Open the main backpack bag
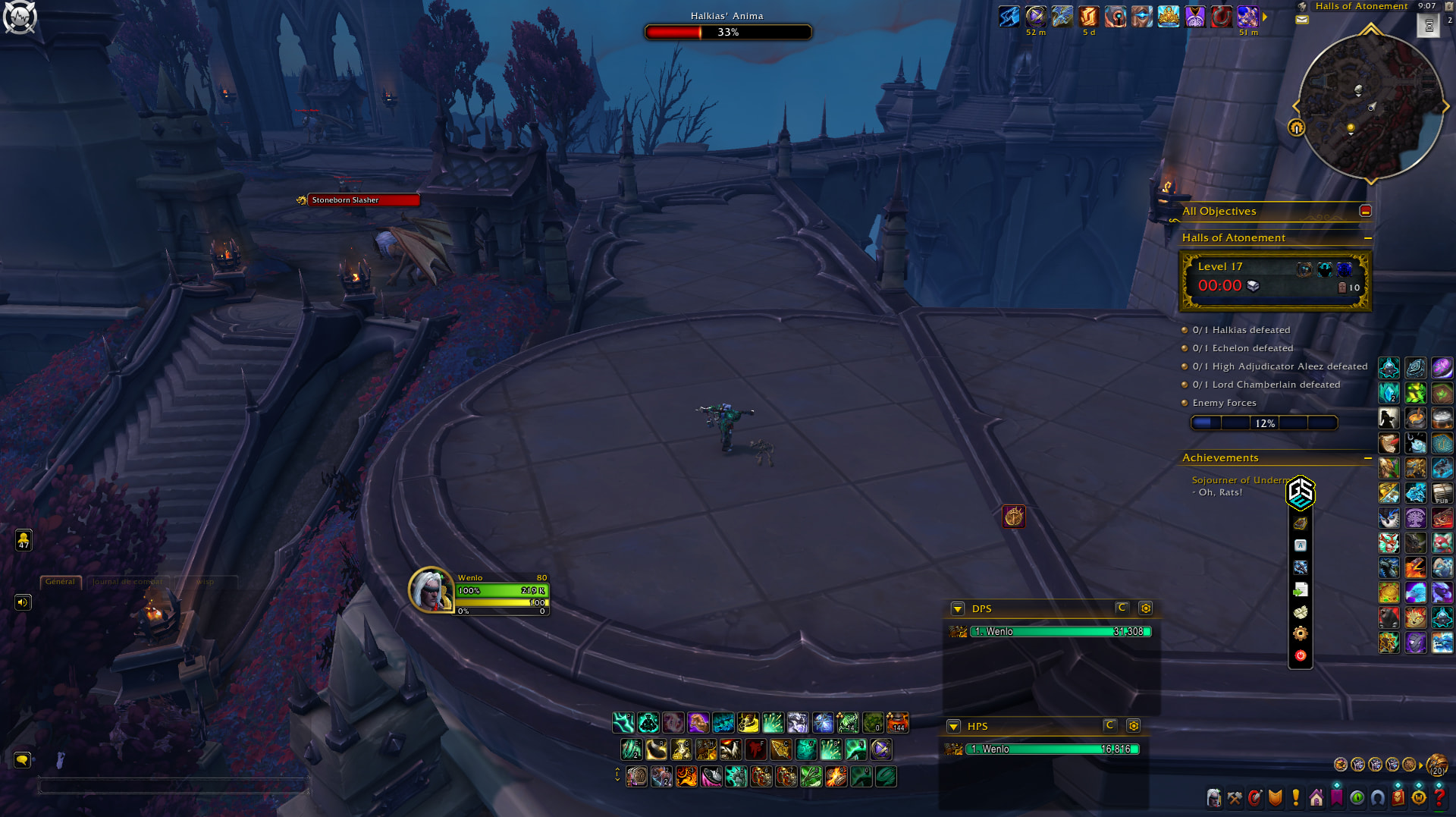 [1436, 765]
